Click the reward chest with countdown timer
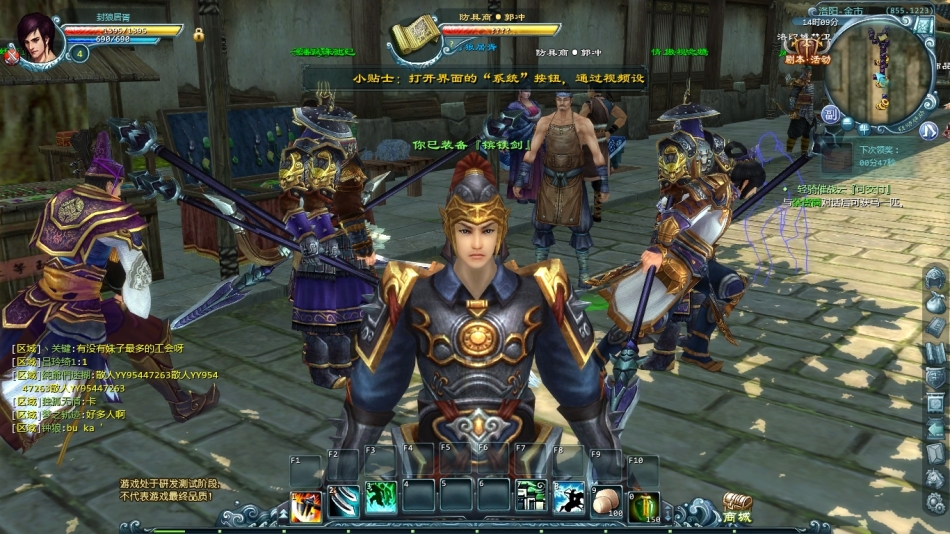This screenshot has height=534, width=950. (835, 156)
